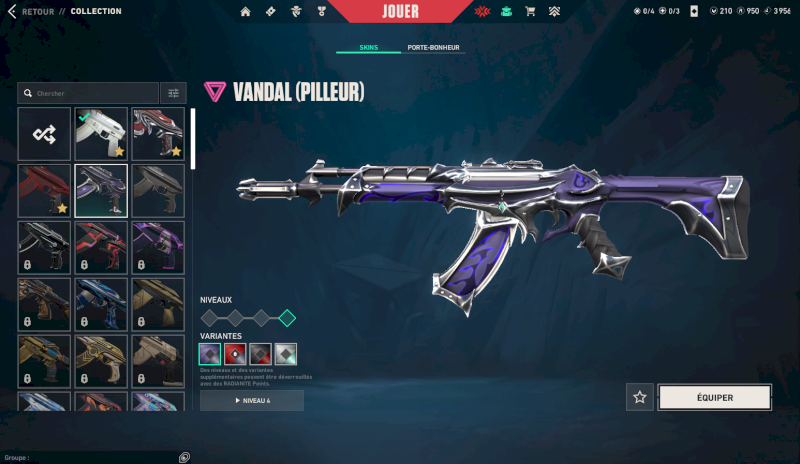Click the Chercher search field
This screenshot has width=800, height=464.
click(90, 93)
